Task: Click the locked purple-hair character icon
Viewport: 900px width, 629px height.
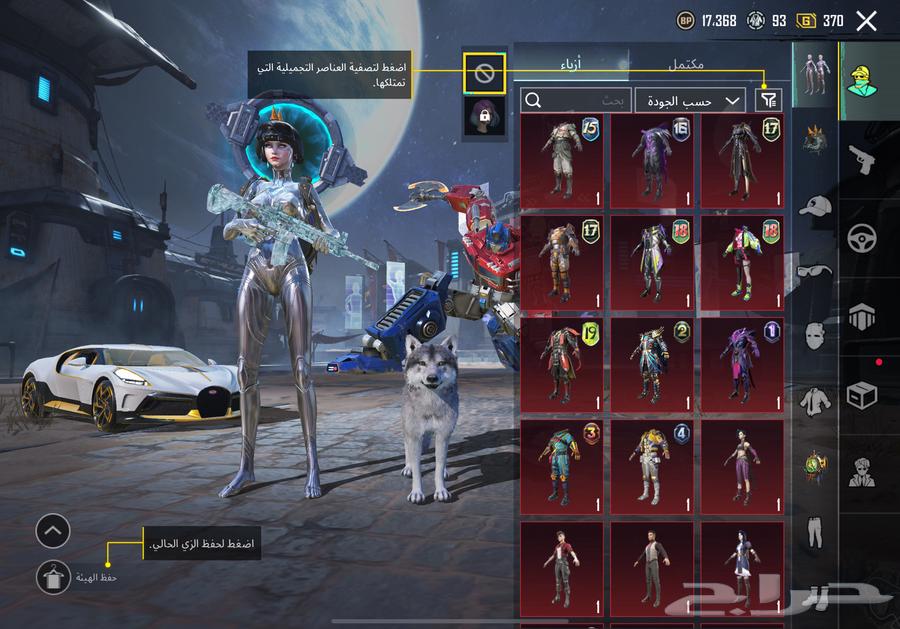Action: [x=484, y=116]
